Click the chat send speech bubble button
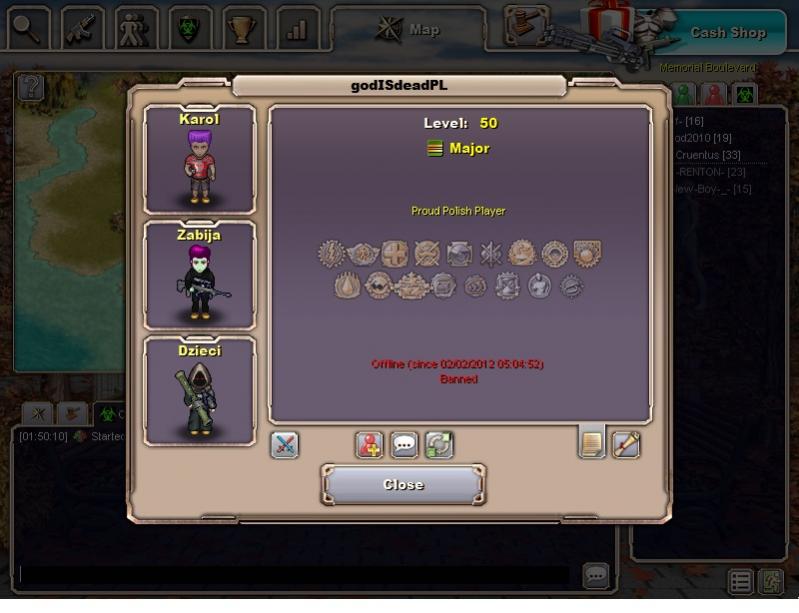The height and width of the screenshot is (613, 799). pyautogui.click(x=596, y=575)
